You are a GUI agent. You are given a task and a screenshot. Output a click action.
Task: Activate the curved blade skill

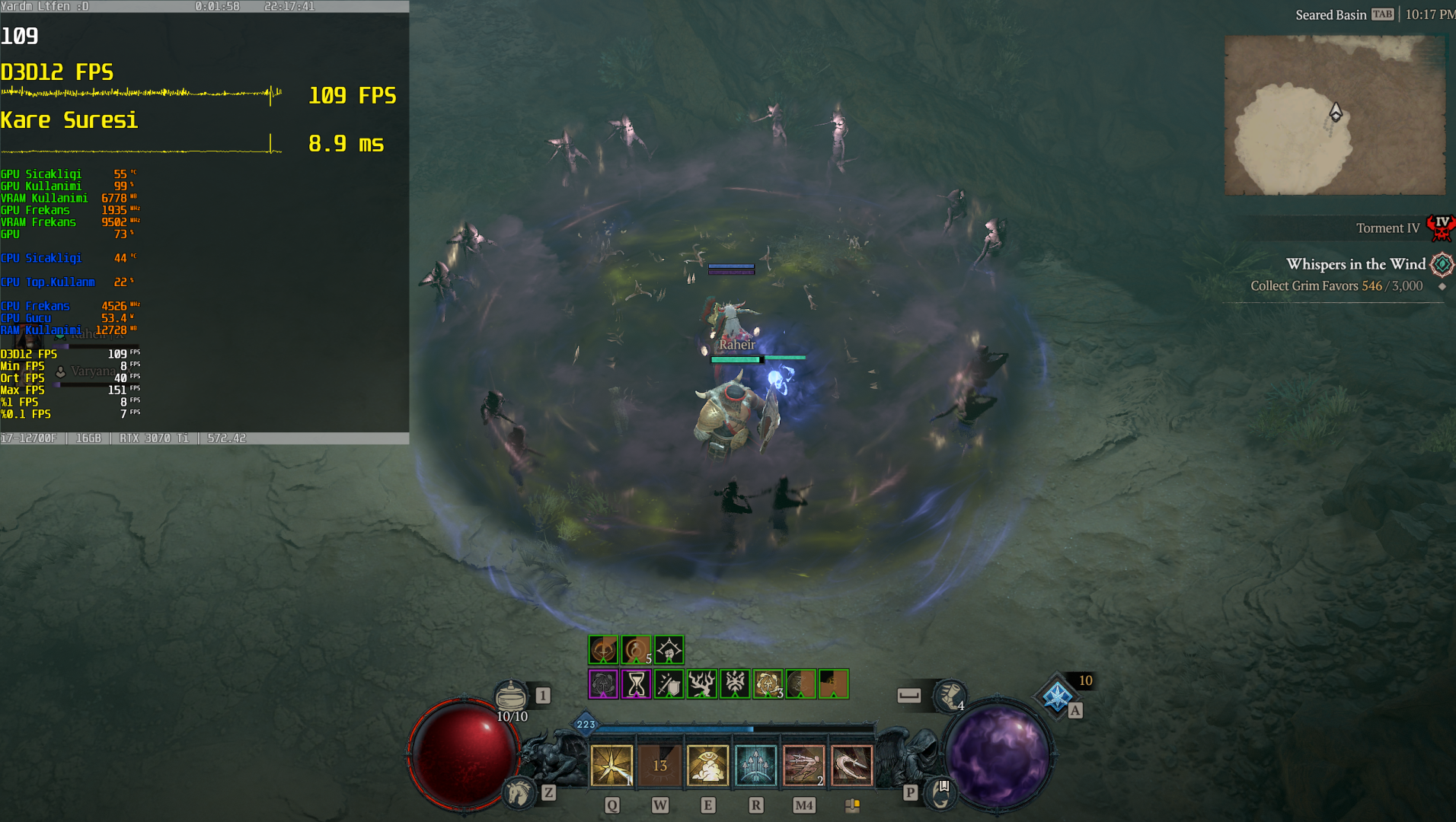pyautogui.click(x=851, y=765)
